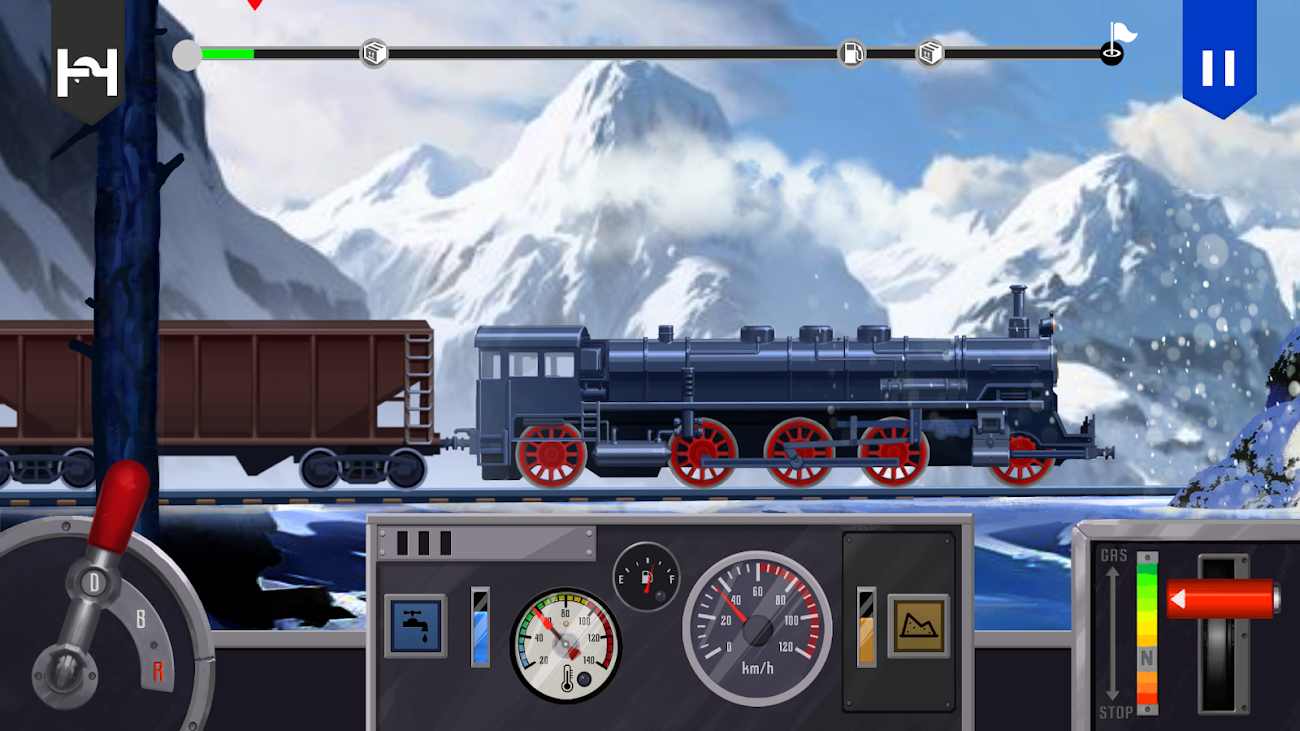Pause the game with the blue banner
Screen dimensions: 1300x731
(1218, 65)
